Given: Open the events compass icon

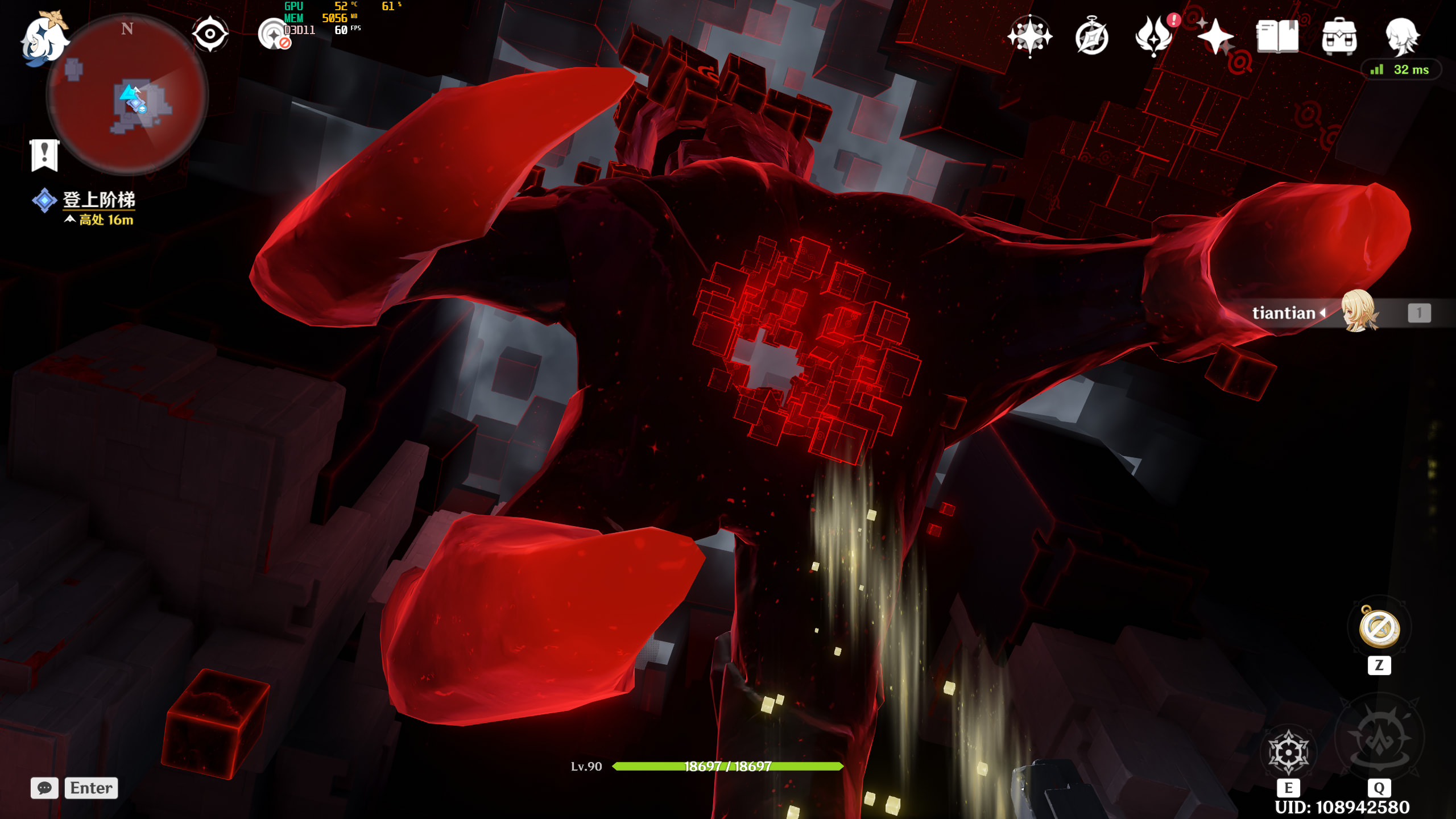Looking at the screenshot, I should [1091, 38].
